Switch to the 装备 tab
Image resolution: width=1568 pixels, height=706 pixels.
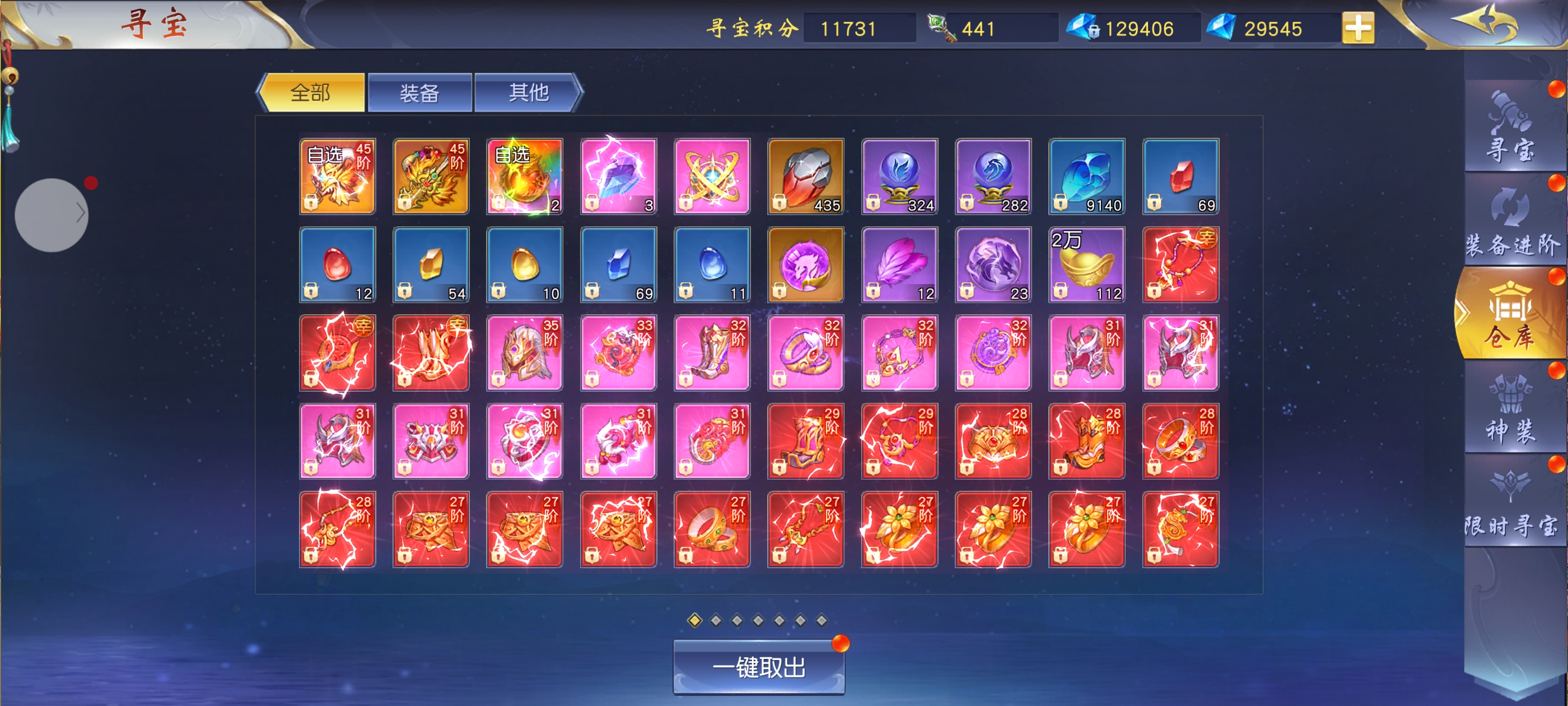click(419, 92)
